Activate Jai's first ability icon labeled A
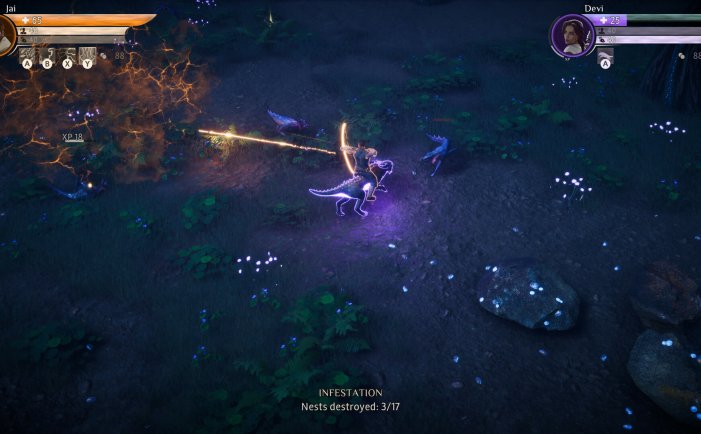The image size is (701, 434). point(27,57)
